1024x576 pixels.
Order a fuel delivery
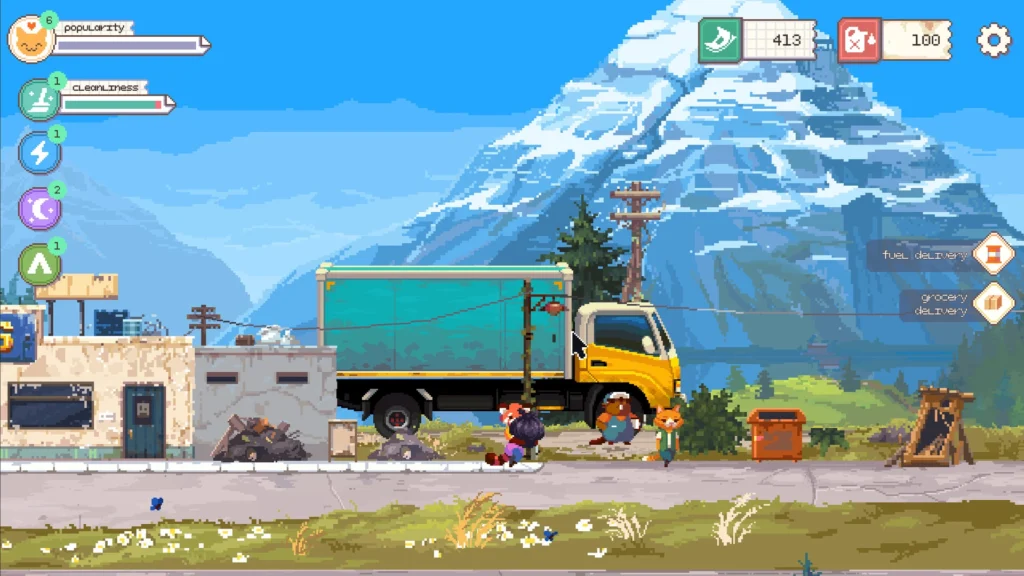point(993,253)
